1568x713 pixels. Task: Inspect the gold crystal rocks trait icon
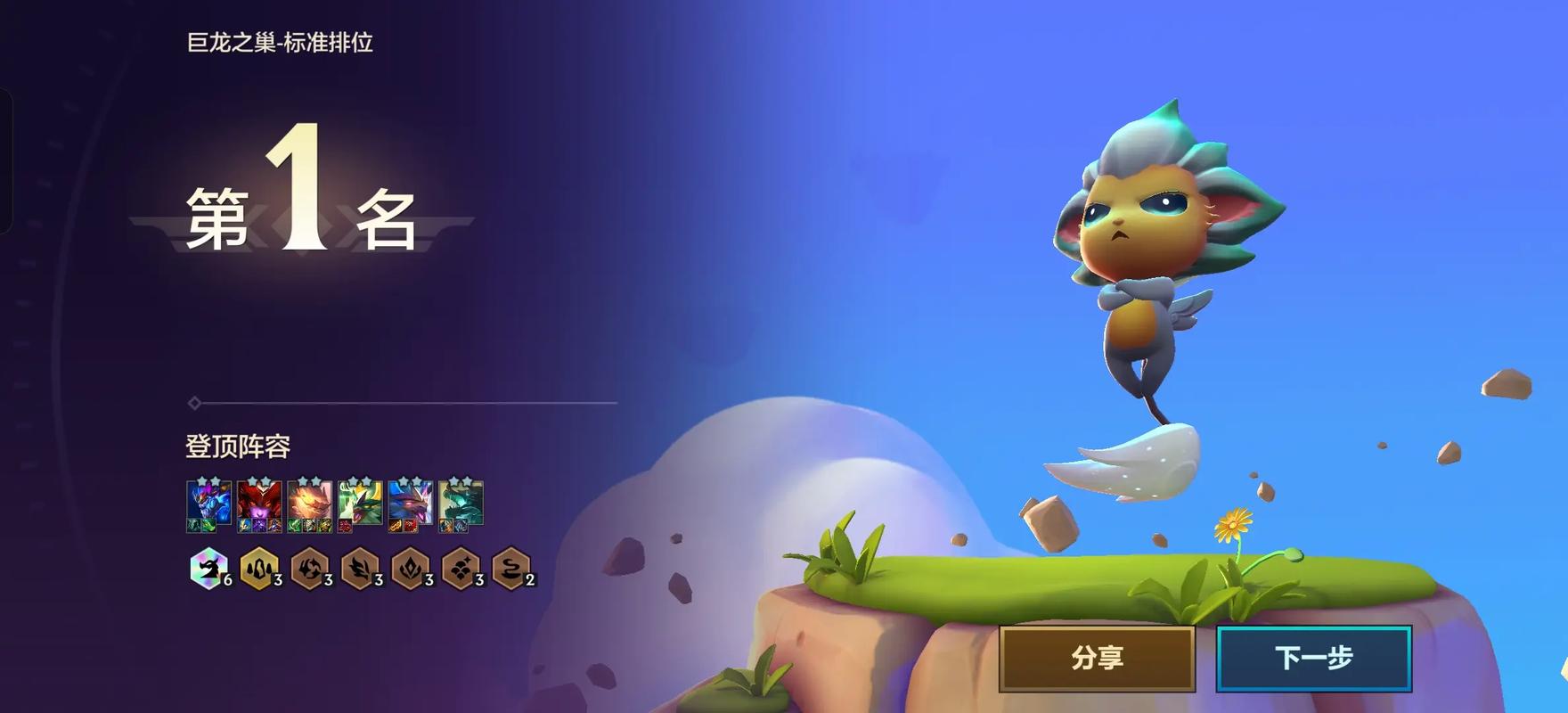point(259,569)
